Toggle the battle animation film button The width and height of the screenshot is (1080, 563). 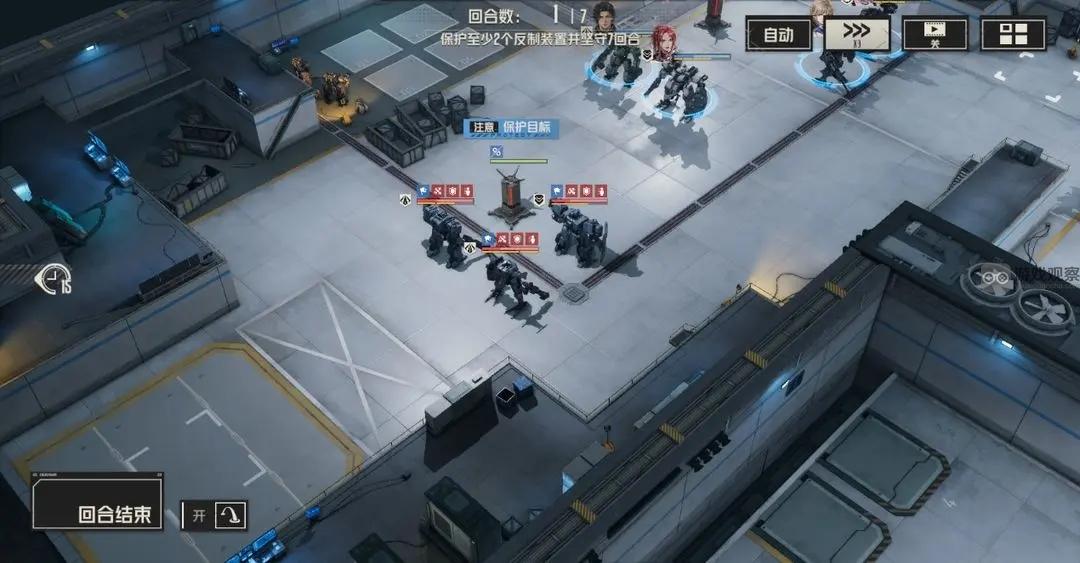(935, 34)
